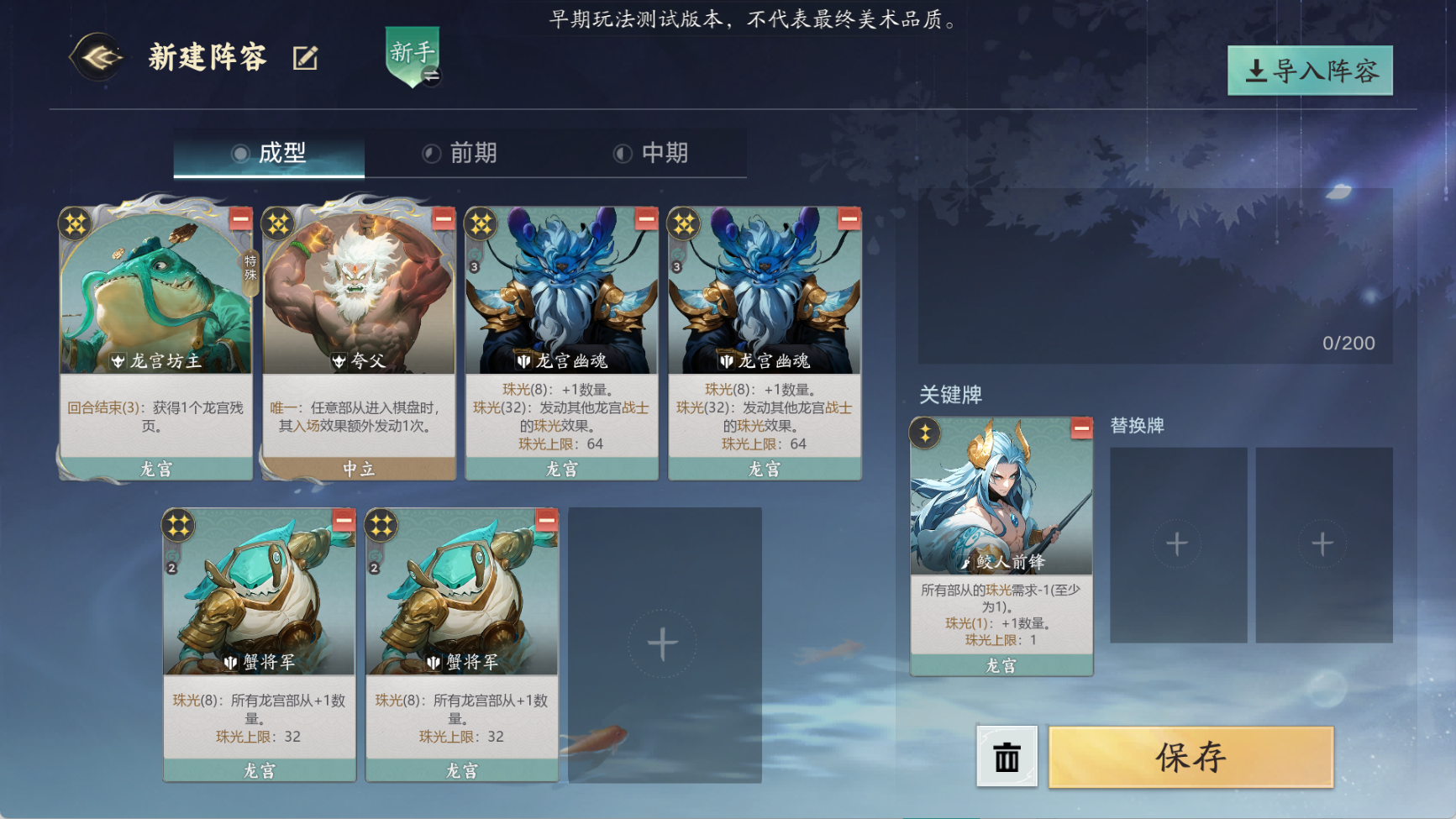Open the first empty 替换牌 slot

(1177, 543)
